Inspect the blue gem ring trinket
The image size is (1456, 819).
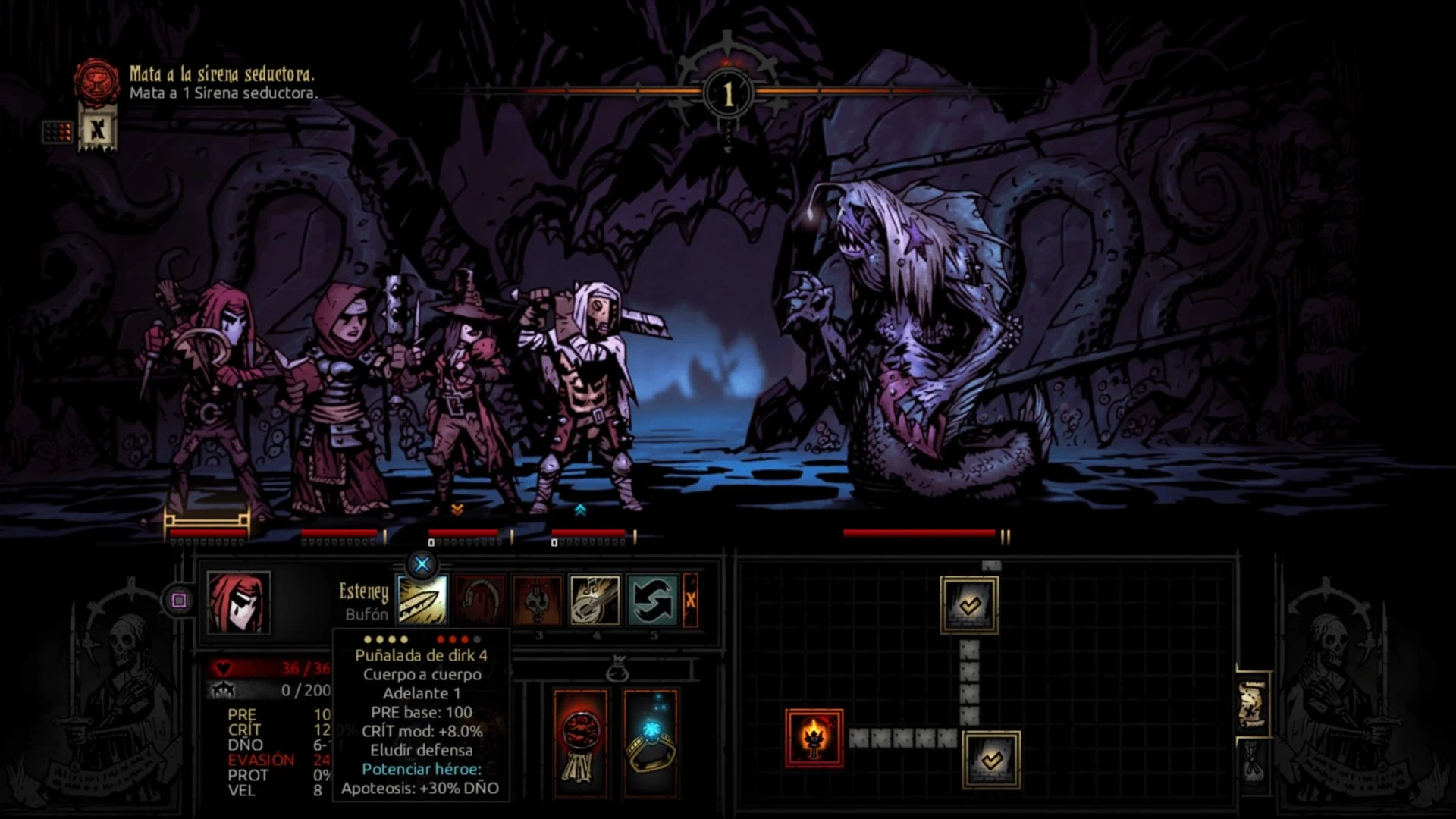(650, 743)
